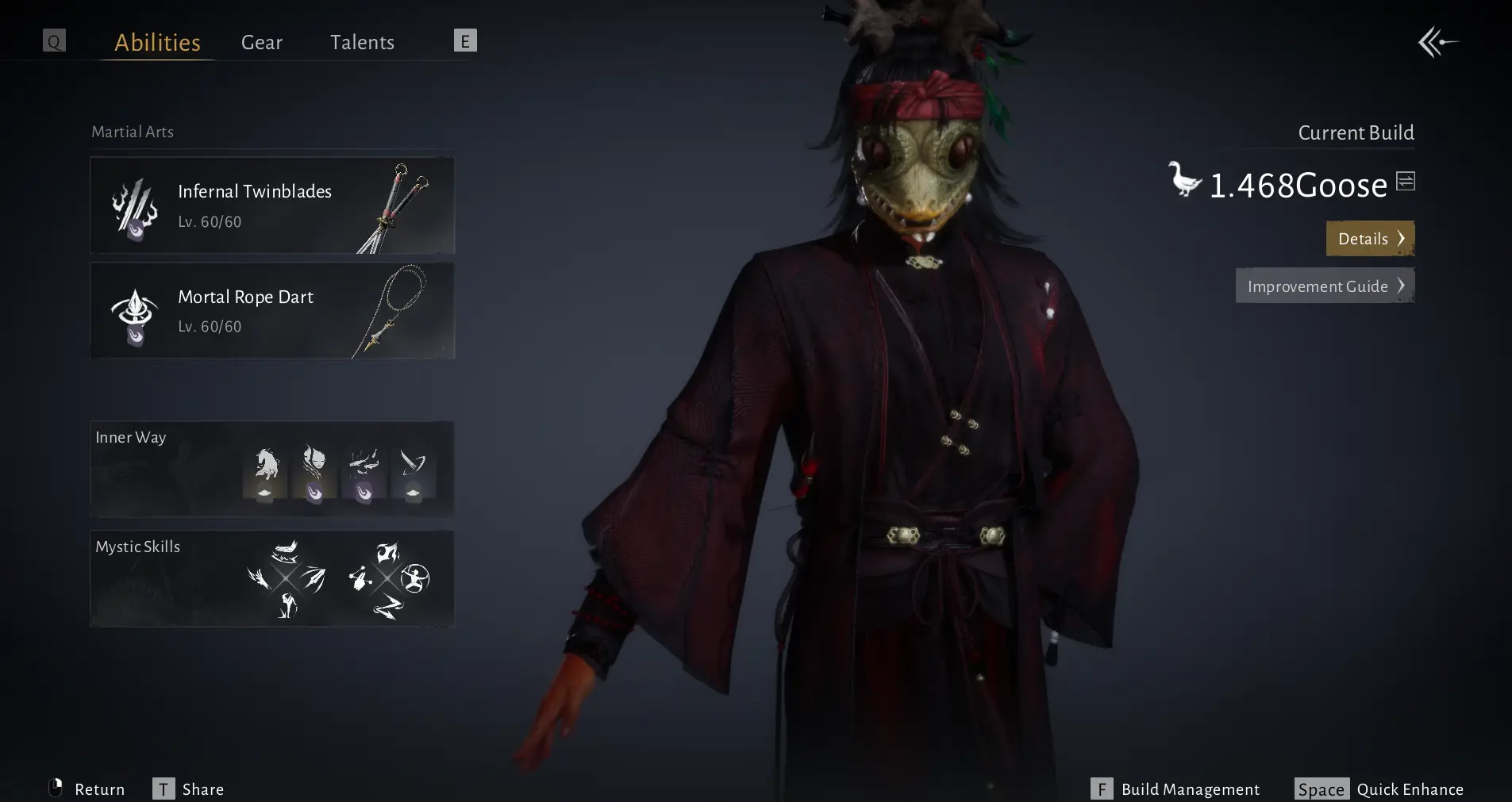1512x802 pixels.
Task: Open the Improvement Guide
Action: 1325,286
